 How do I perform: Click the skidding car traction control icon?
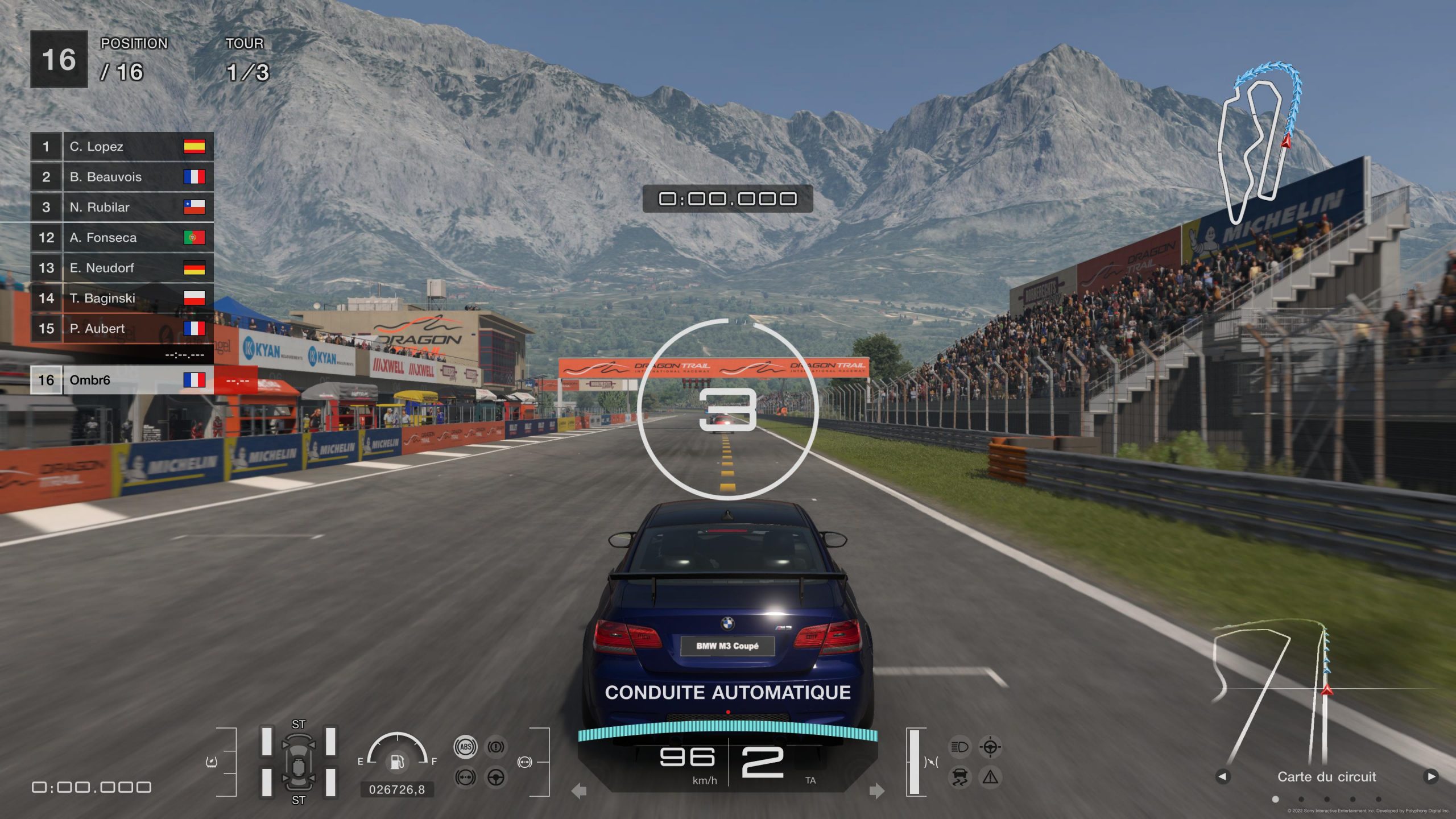[960, 777]
